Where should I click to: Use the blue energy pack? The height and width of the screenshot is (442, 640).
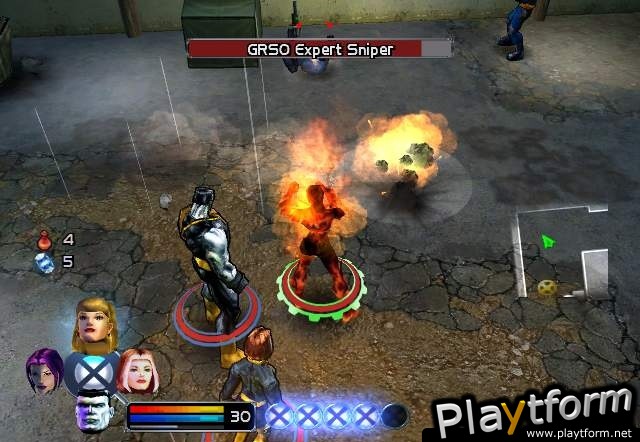[44, 262]
